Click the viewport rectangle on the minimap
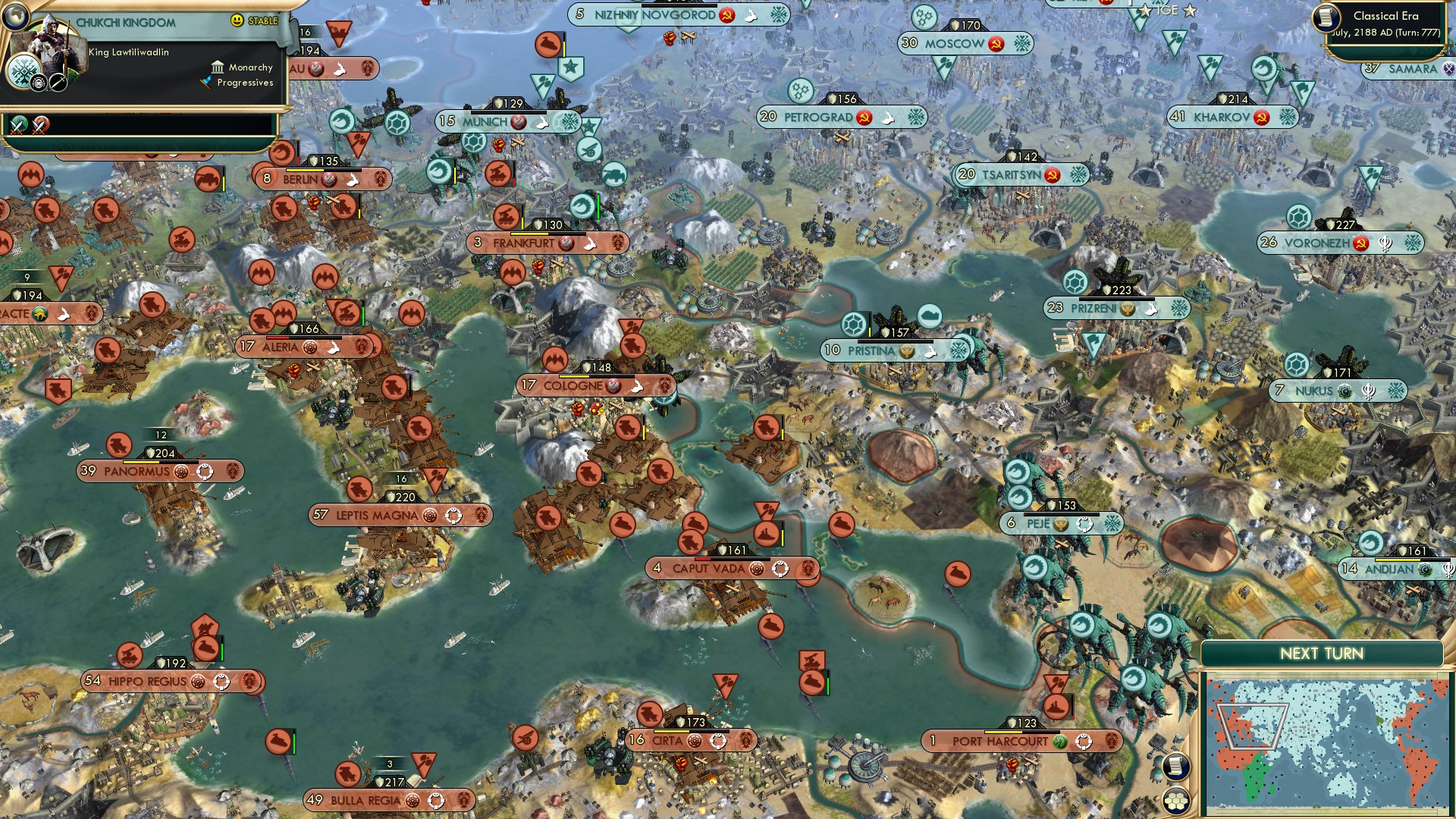The image size is (1456, 819). point(1252,726)
